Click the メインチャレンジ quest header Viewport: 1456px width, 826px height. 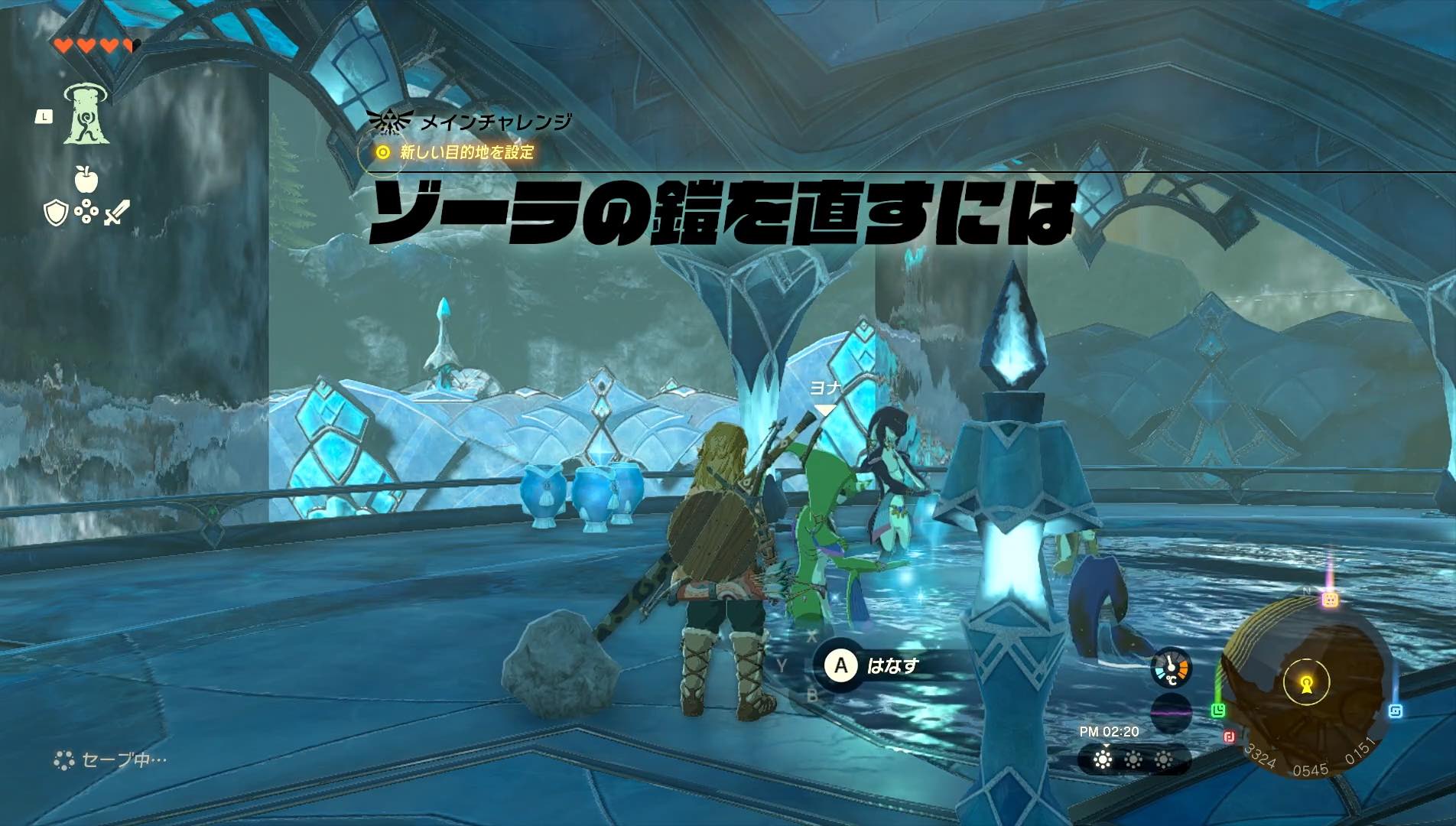pos(493,120)
